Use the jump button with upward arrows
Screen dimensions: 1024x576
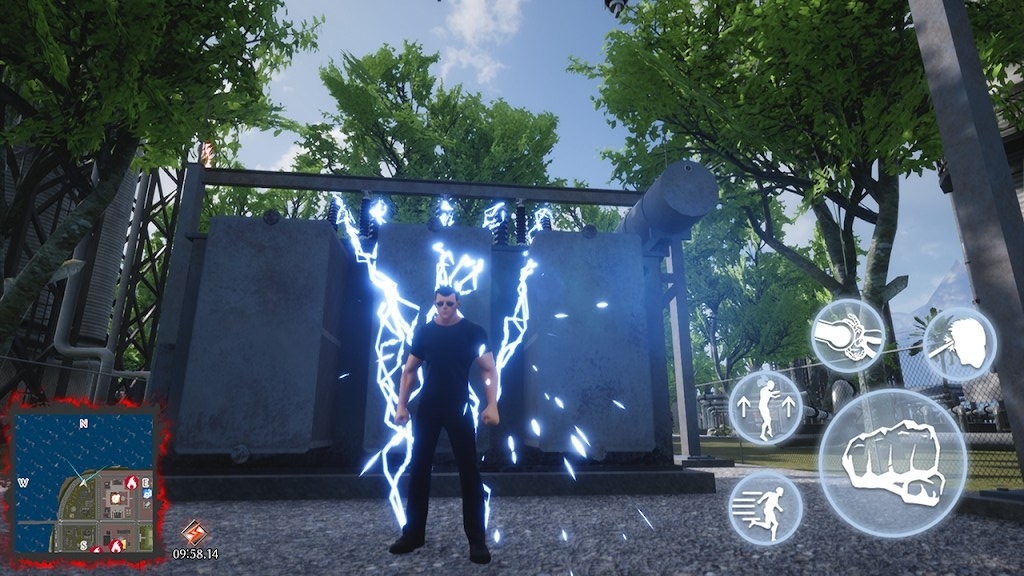(766, 407)
